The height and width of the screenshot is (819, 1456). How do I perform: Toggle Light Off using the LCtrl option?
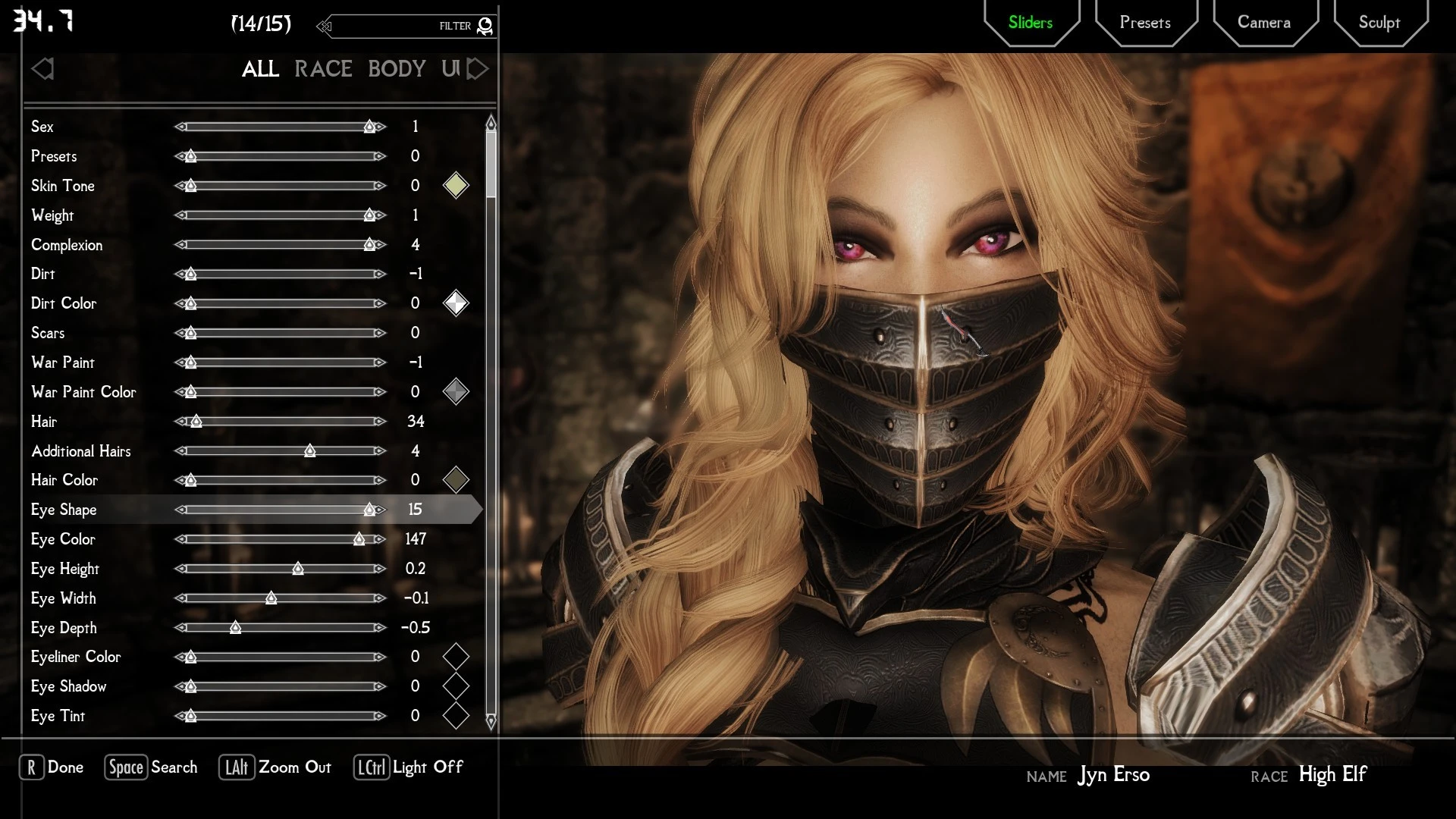click(408, 767)
